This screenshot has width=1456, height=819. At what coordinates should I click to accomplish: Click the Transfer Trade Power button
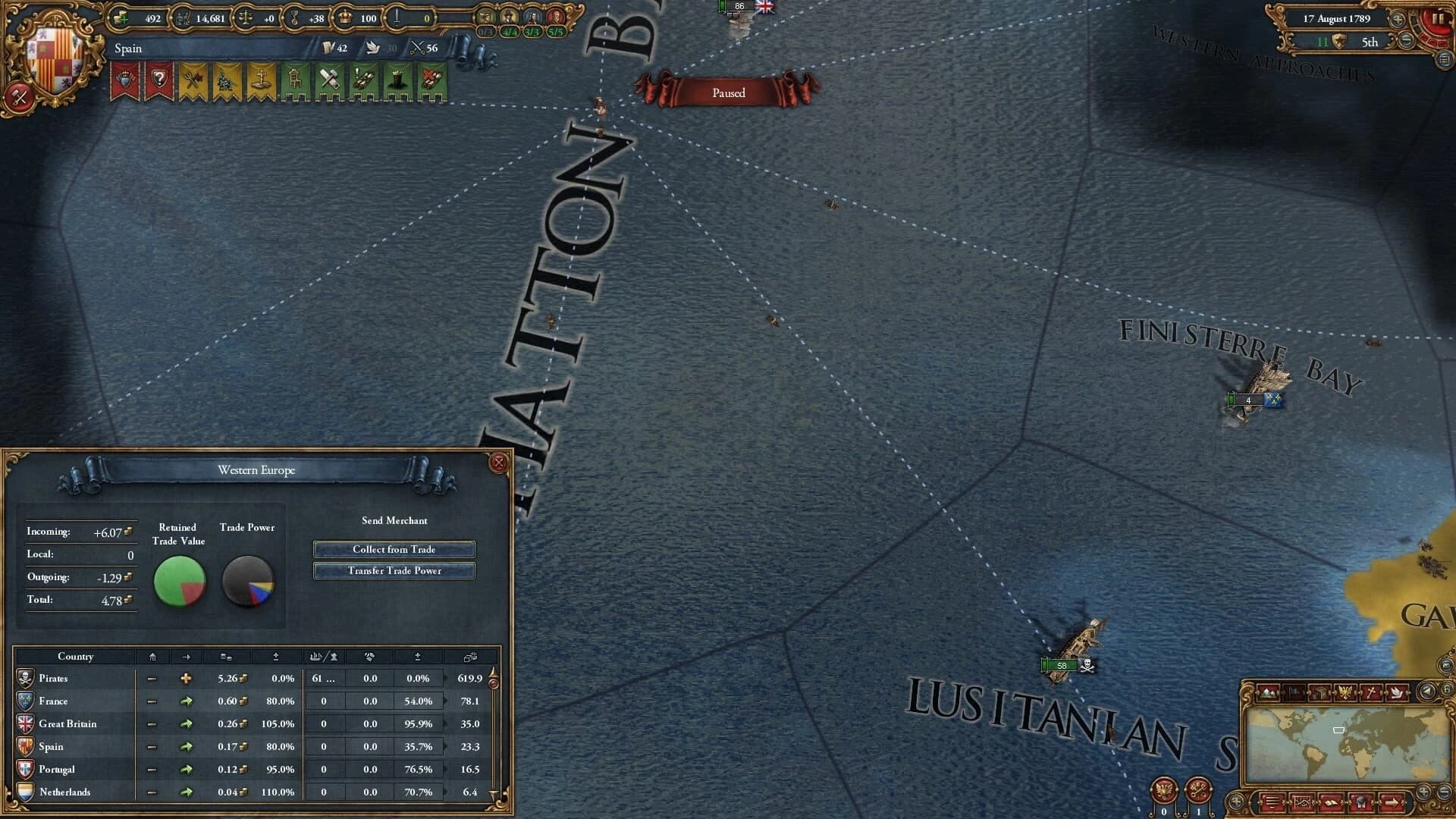(x=394, y=570)
